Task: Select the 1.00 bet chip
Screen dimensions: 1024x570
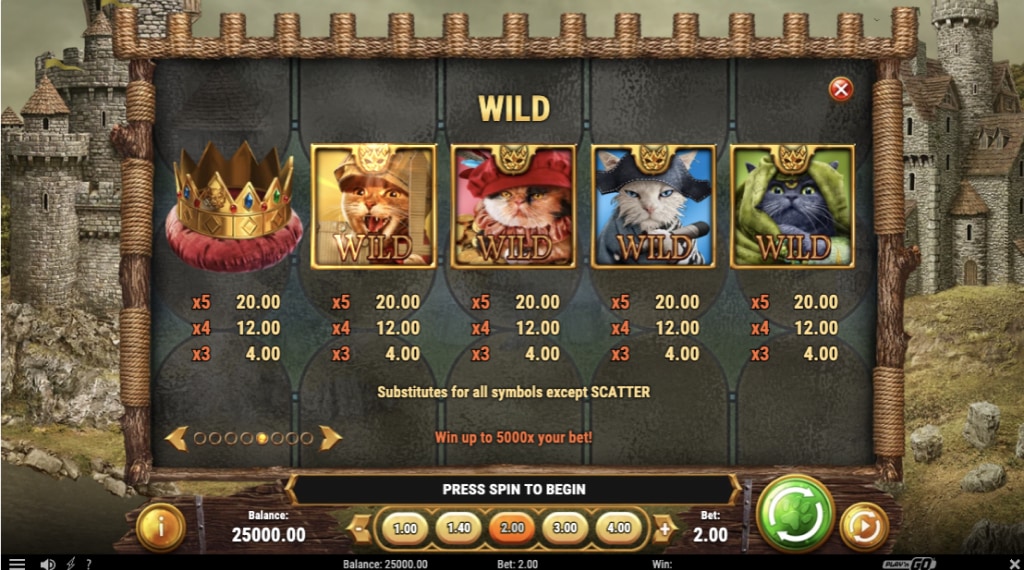Action: click(405, 528)
